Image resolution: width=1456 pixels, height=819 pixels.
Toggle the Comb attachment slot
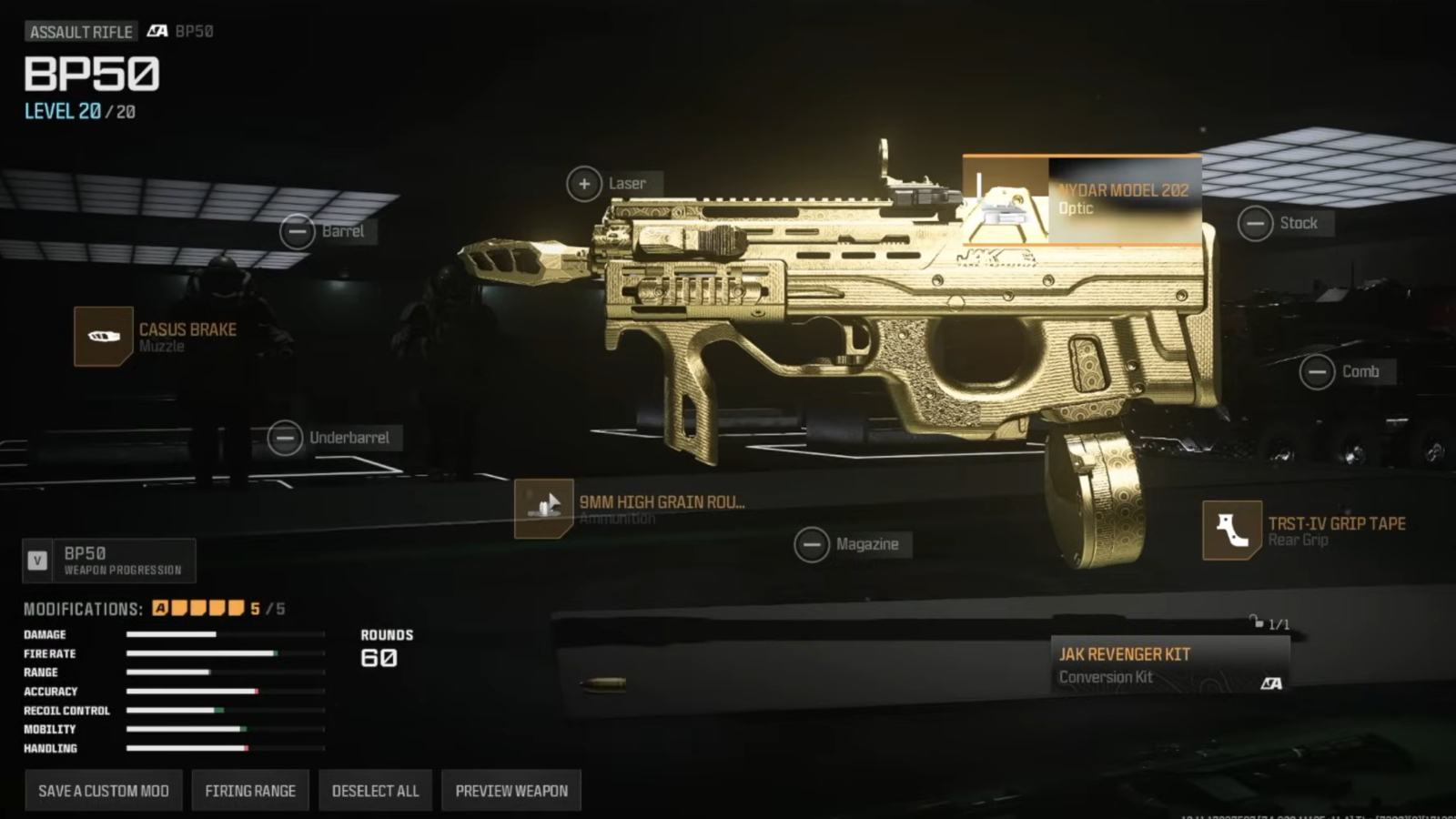pos(1316,371)
